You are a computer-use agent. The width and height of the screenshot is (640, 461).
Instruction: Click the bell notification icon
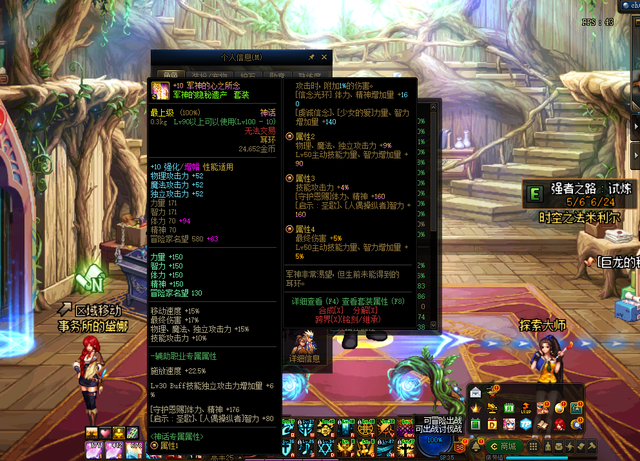coord(476,447)
